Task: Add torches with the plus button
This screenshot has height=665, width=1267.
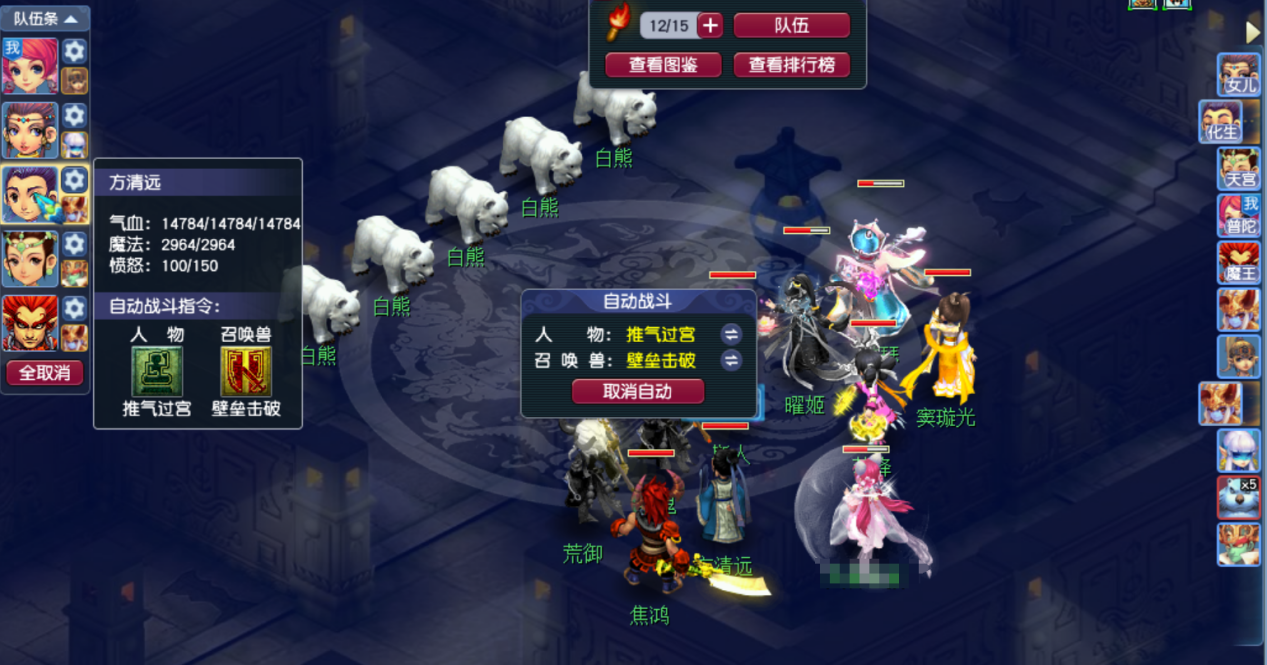Action: coord(710,26)
